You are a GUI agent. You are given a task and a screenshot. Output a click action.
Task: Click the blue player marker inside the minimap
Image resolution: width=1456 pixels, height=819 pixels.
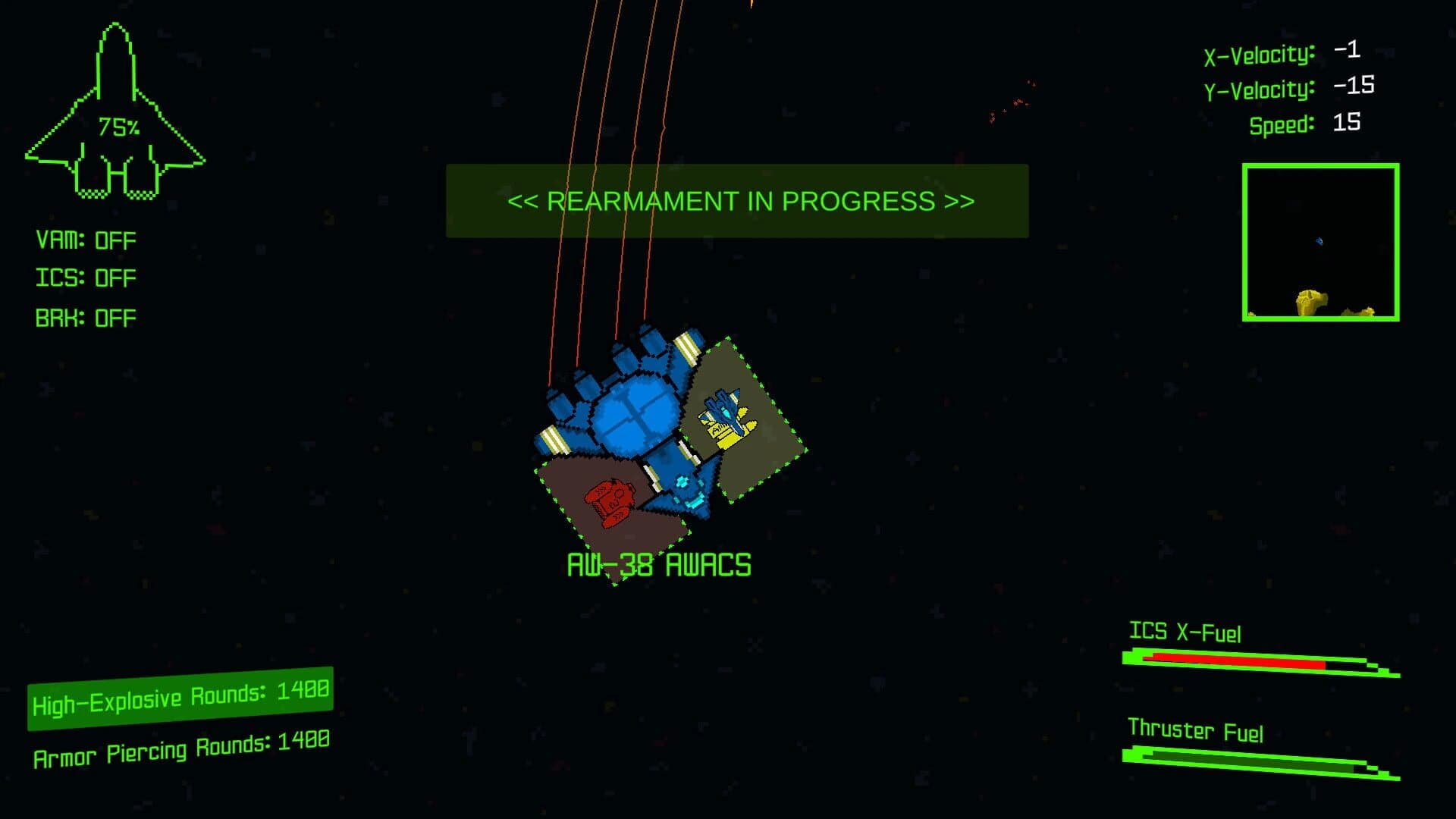(x=1319, y=241)
